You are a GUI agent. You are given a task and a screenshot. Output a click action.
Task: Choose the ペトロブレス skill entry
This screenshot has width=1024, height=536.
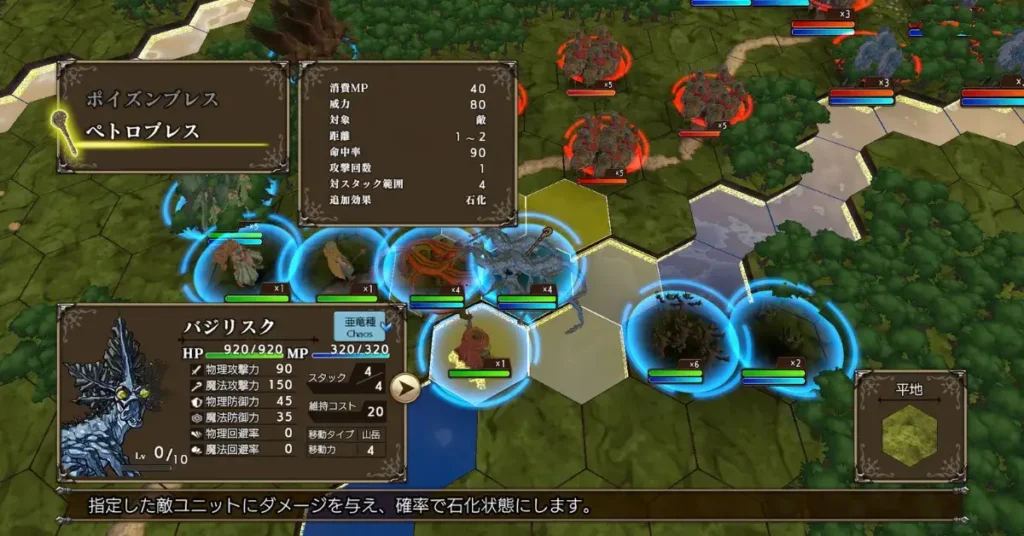coord(143,131)
